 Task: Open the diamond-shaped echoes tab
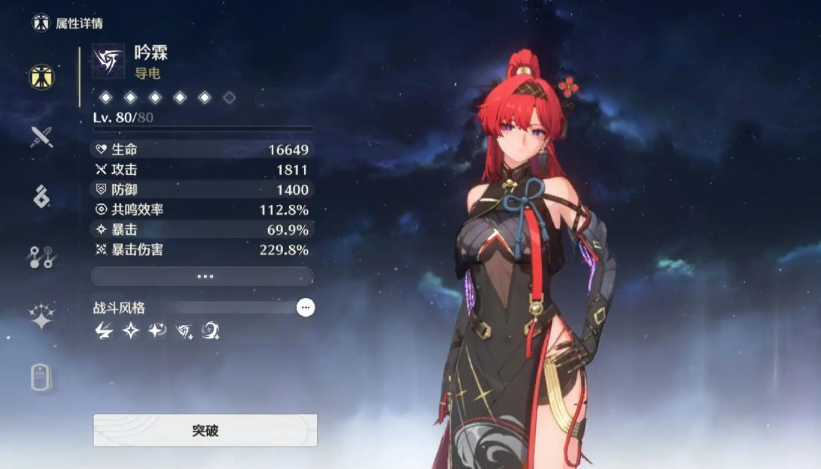[41, 197]
